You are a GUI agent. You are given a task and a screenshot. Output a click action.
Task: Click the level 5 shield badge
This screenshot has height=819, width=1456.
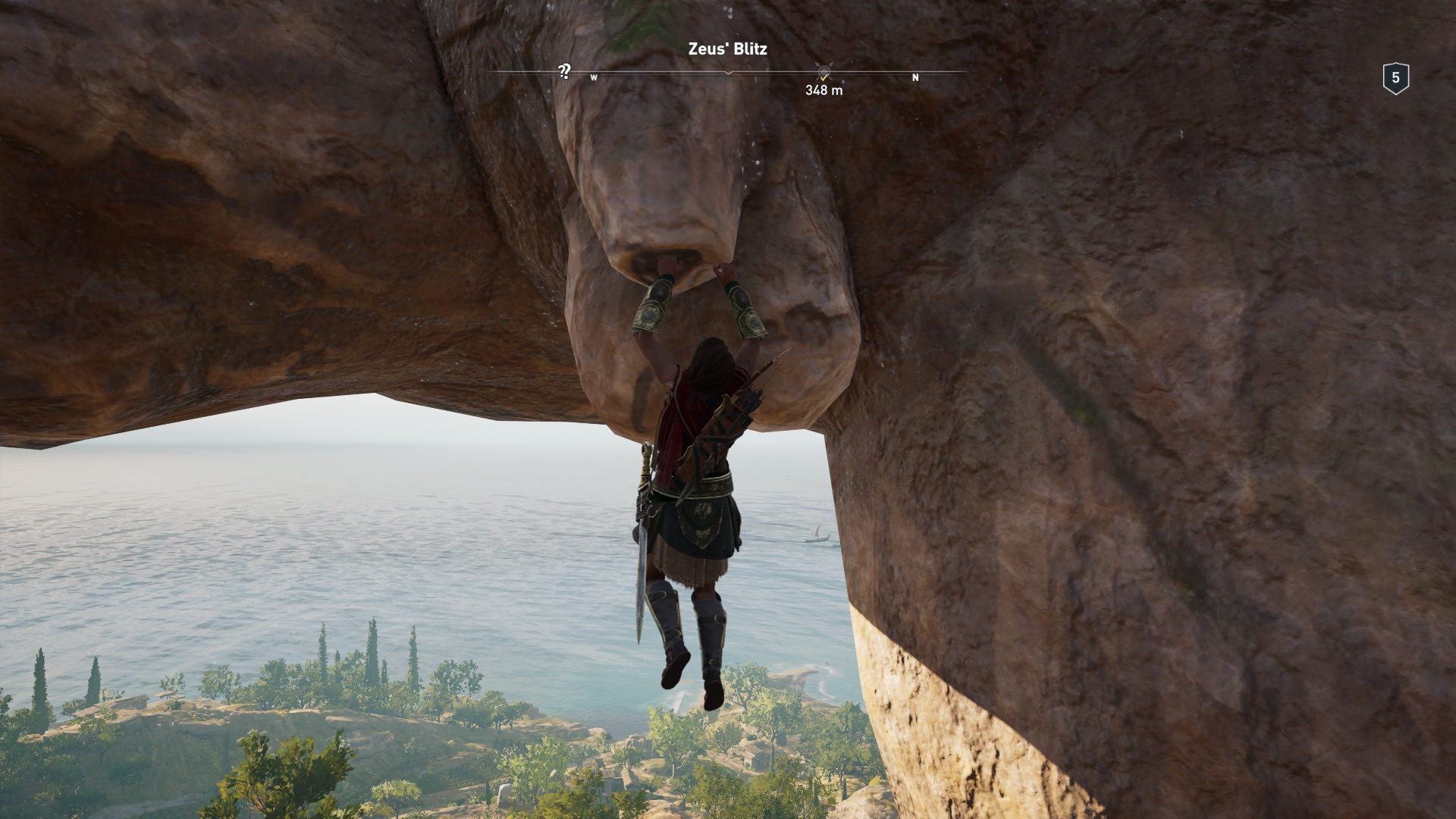coord(1395,78)
